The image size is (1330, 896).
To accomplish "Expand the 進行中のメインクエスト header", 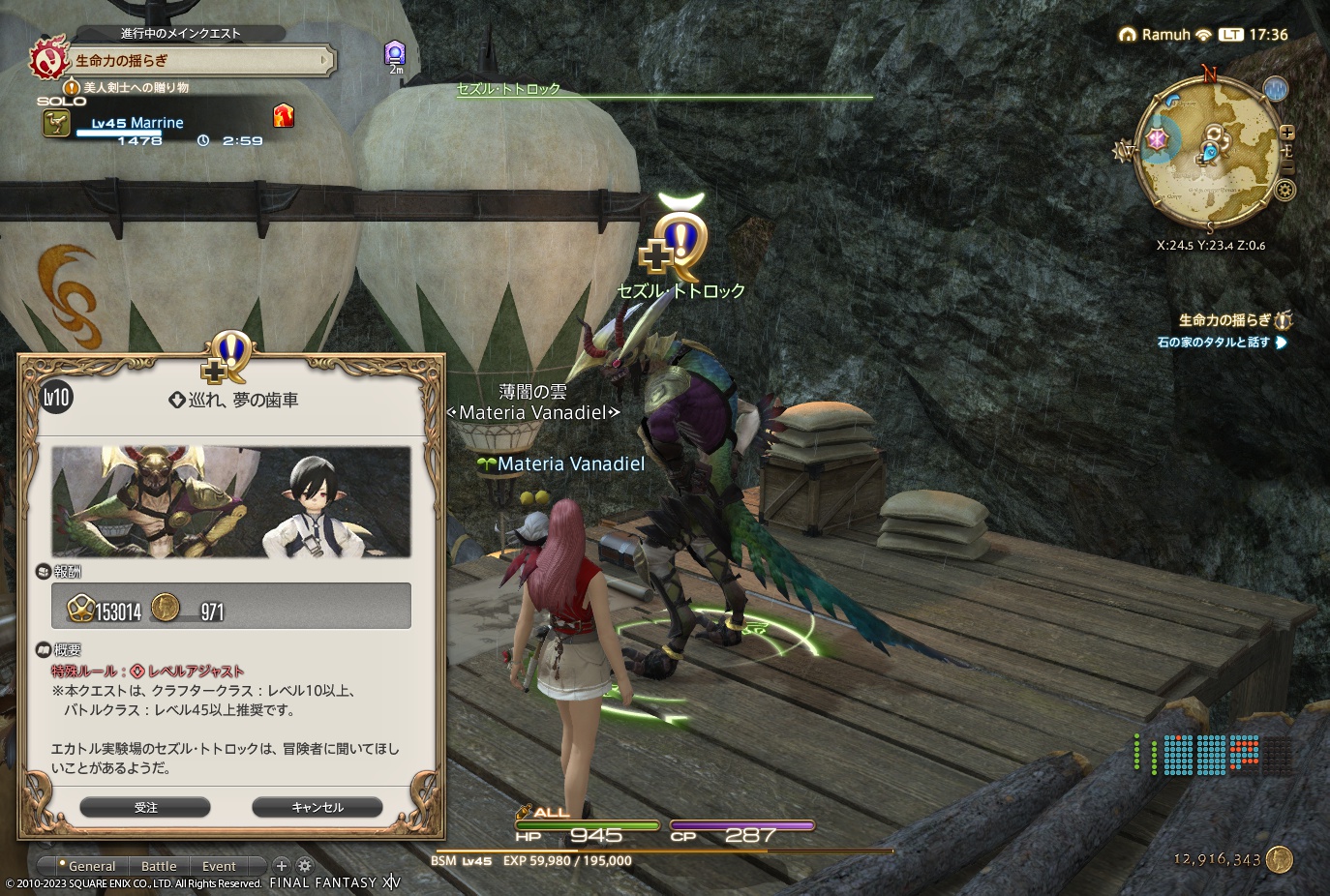I will coord(179,32).
